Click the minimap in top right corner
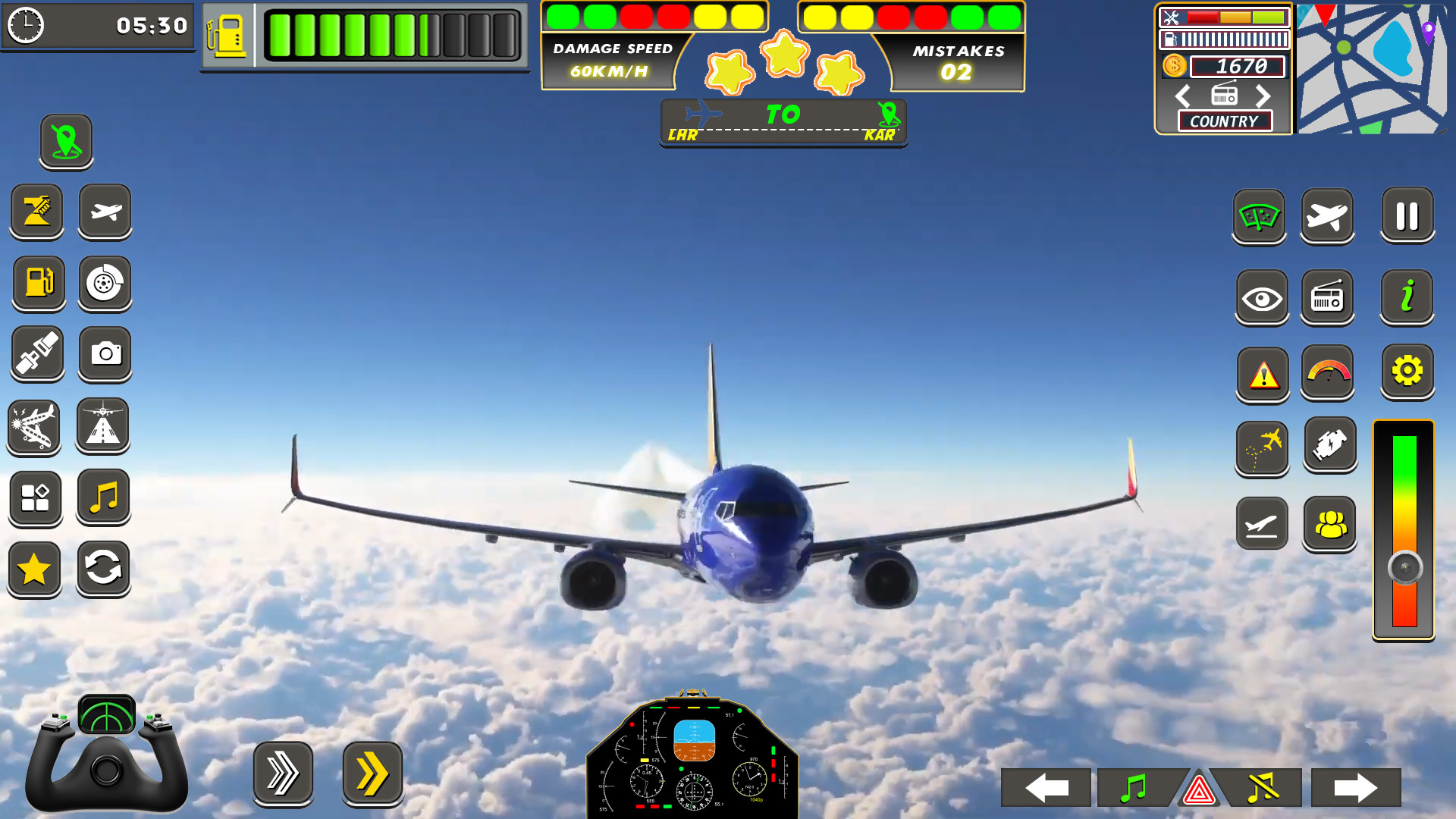Viewport: 1456px width, 819px height. (x=1373, y=68)
